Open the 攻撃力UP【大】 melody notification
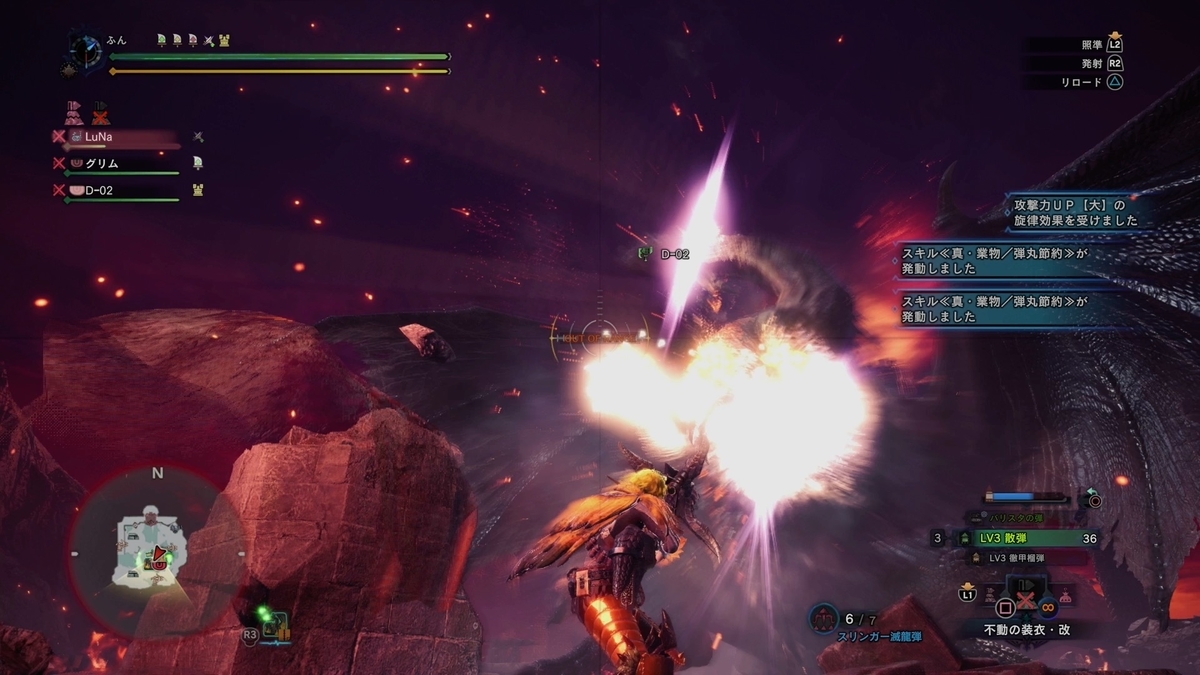 pyautogui.click(x=1070, y=212)
